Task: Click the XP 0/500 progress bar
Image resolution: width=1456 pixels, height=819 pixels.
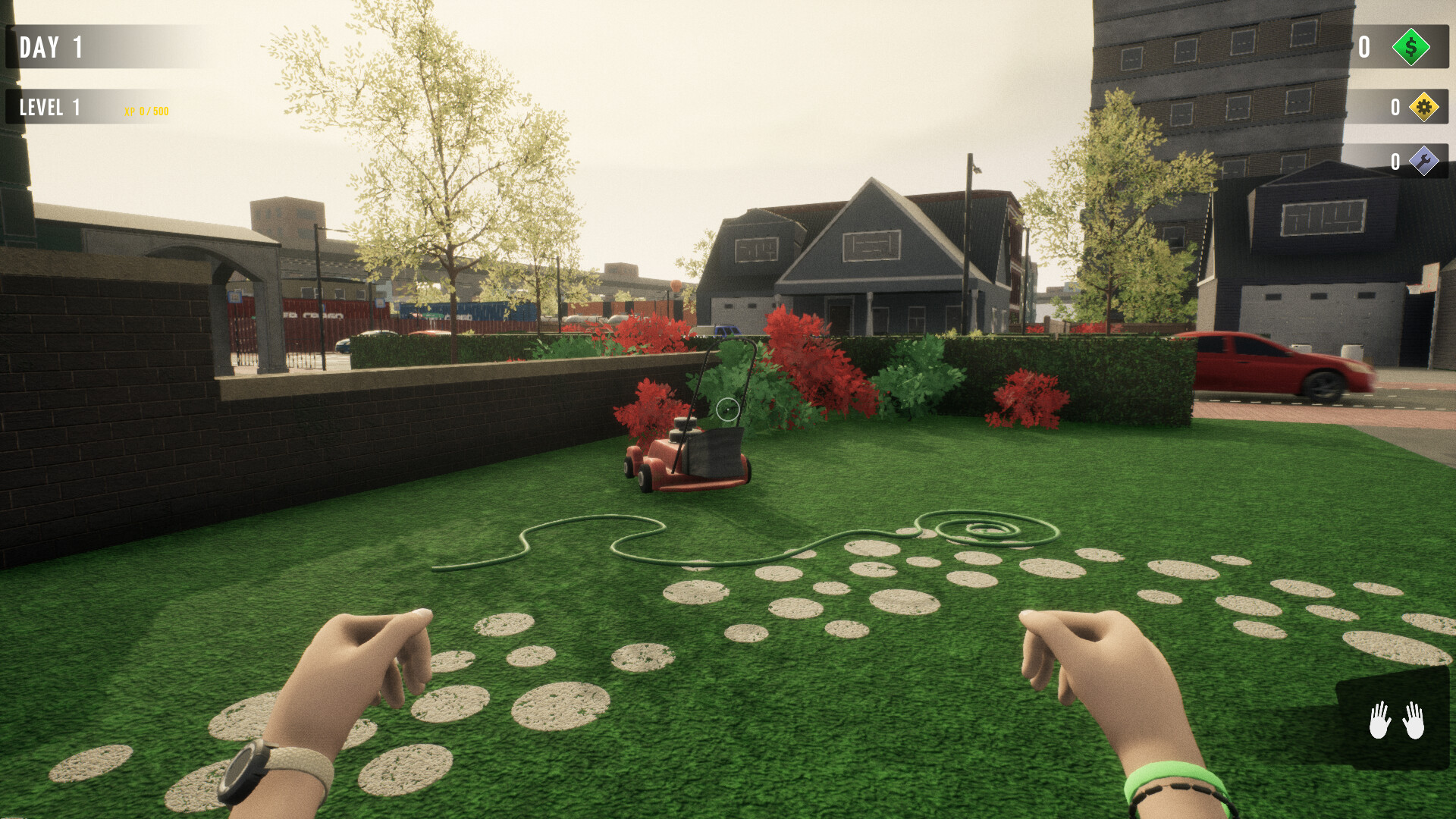Action: tap(146, 111)
